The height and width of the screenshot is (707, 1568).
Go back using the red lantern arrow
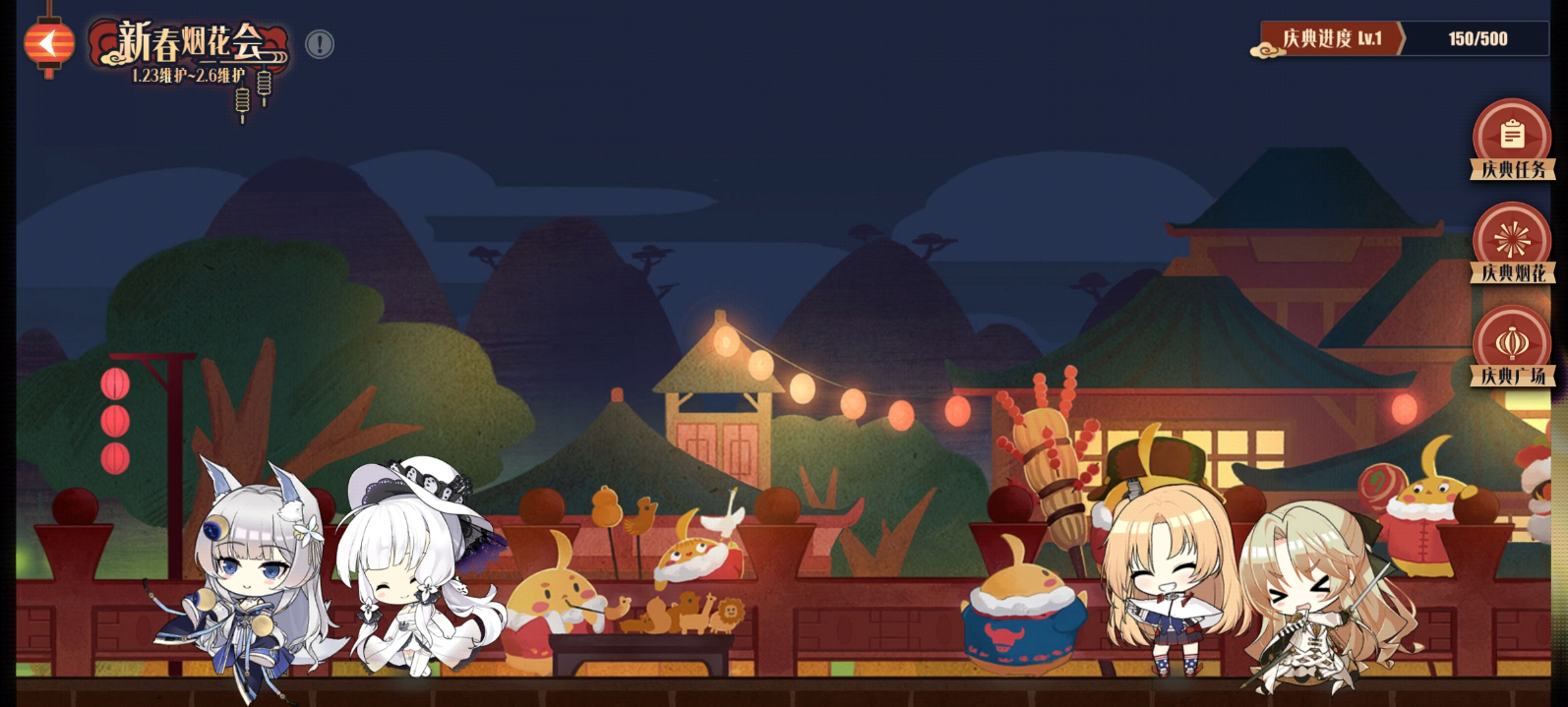[x=48, y=43]
